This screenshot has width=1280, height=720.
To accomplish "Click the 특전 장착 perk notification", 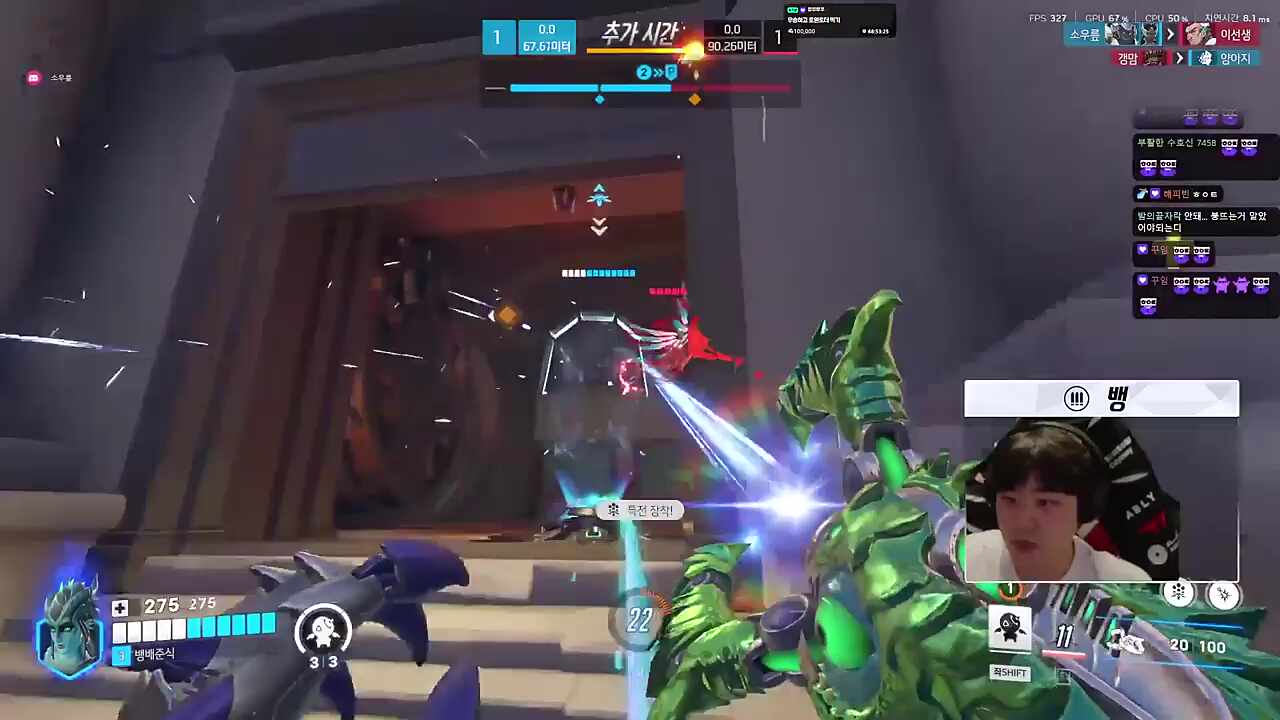I will tap(641, 510).
